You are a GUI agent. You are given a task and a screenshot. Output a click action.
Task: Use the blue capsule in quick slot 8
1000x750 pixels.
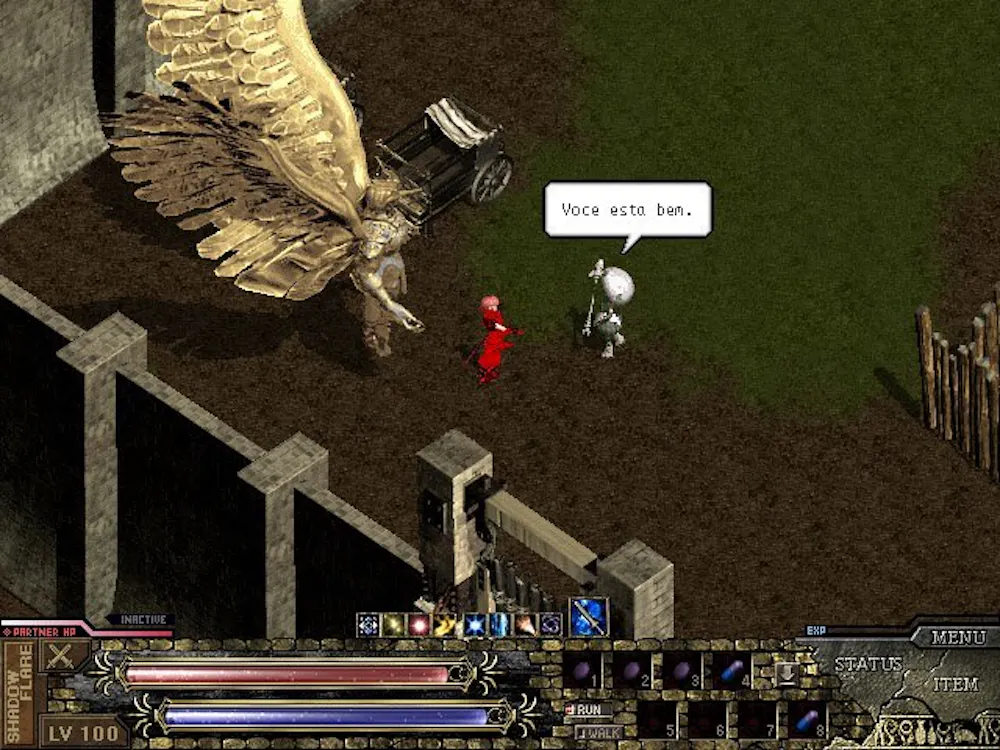tap(806, 719)
